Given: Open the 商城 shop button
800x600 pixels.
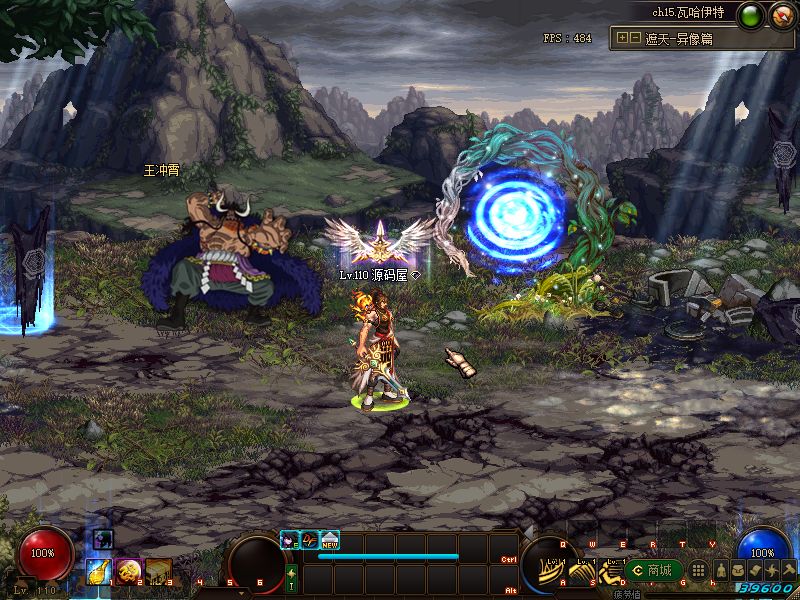Looking at the screenshot, I should click(651, 570).
